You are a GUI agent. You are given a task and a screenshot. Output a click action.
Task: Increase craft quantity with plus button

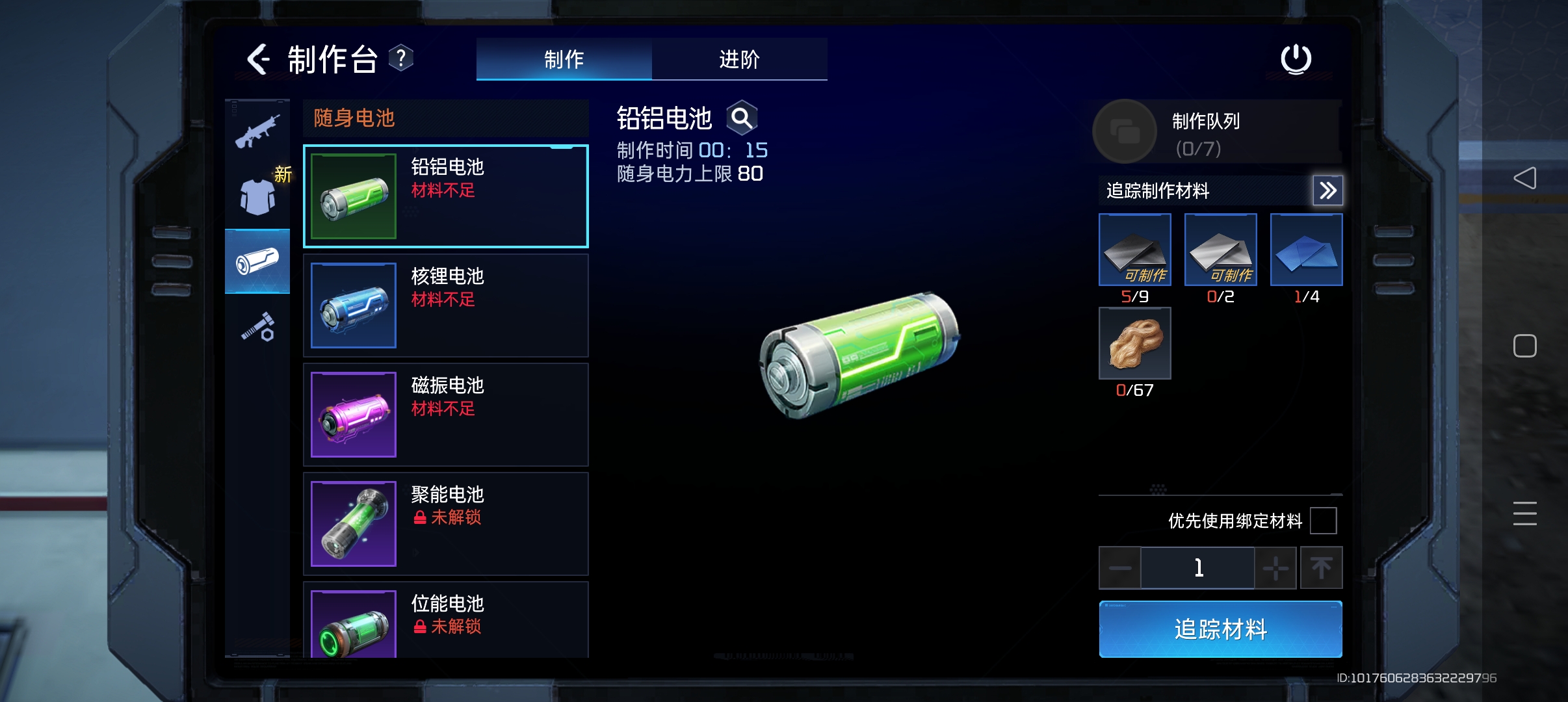click(x=1275, y=568)
